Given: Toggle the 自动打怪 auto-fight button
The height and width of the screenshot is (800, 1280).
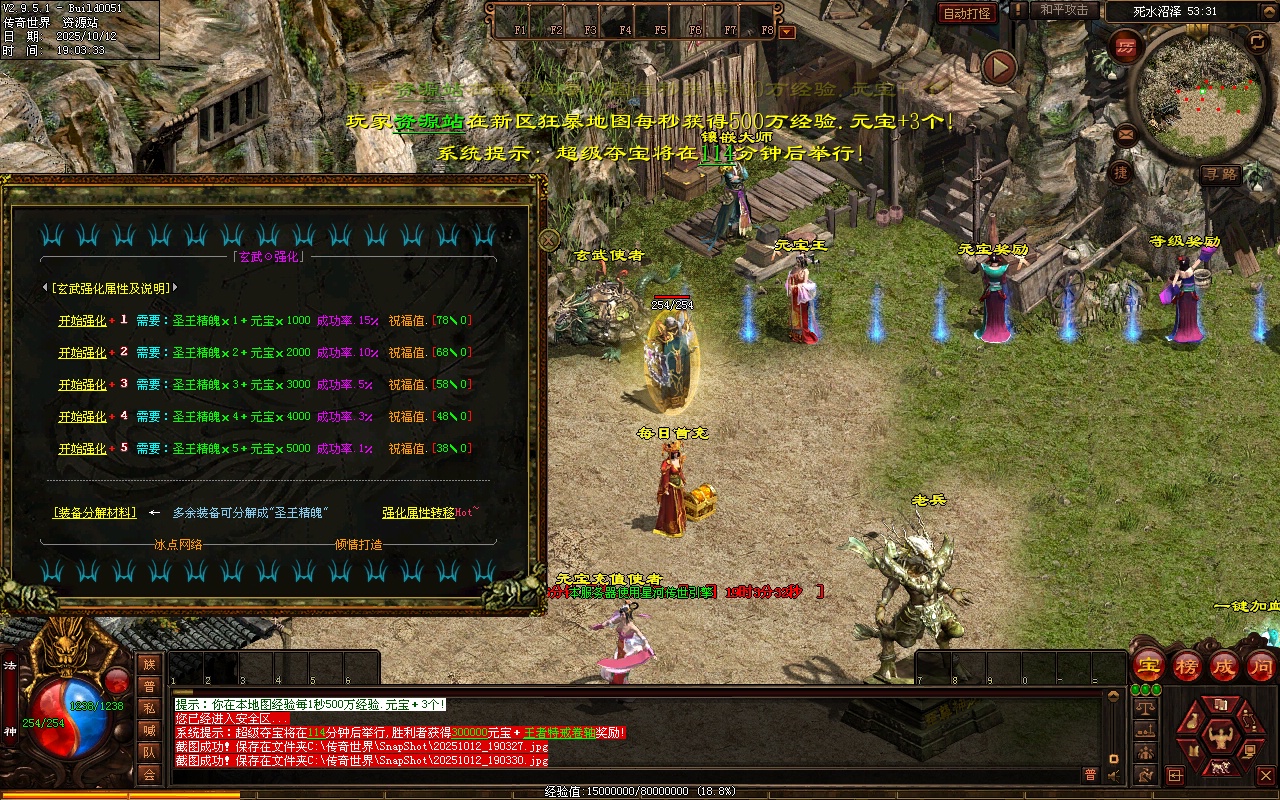Looking at the screenshot, I should [x=968, y=13].
